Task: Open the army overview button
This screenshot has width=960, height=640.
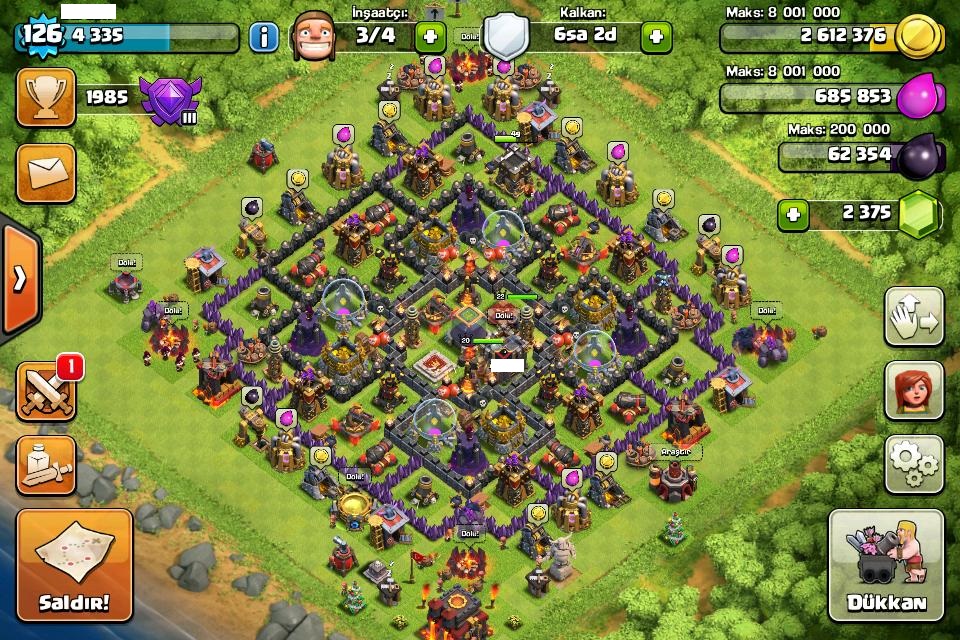Action: click(x=45, y=465)
